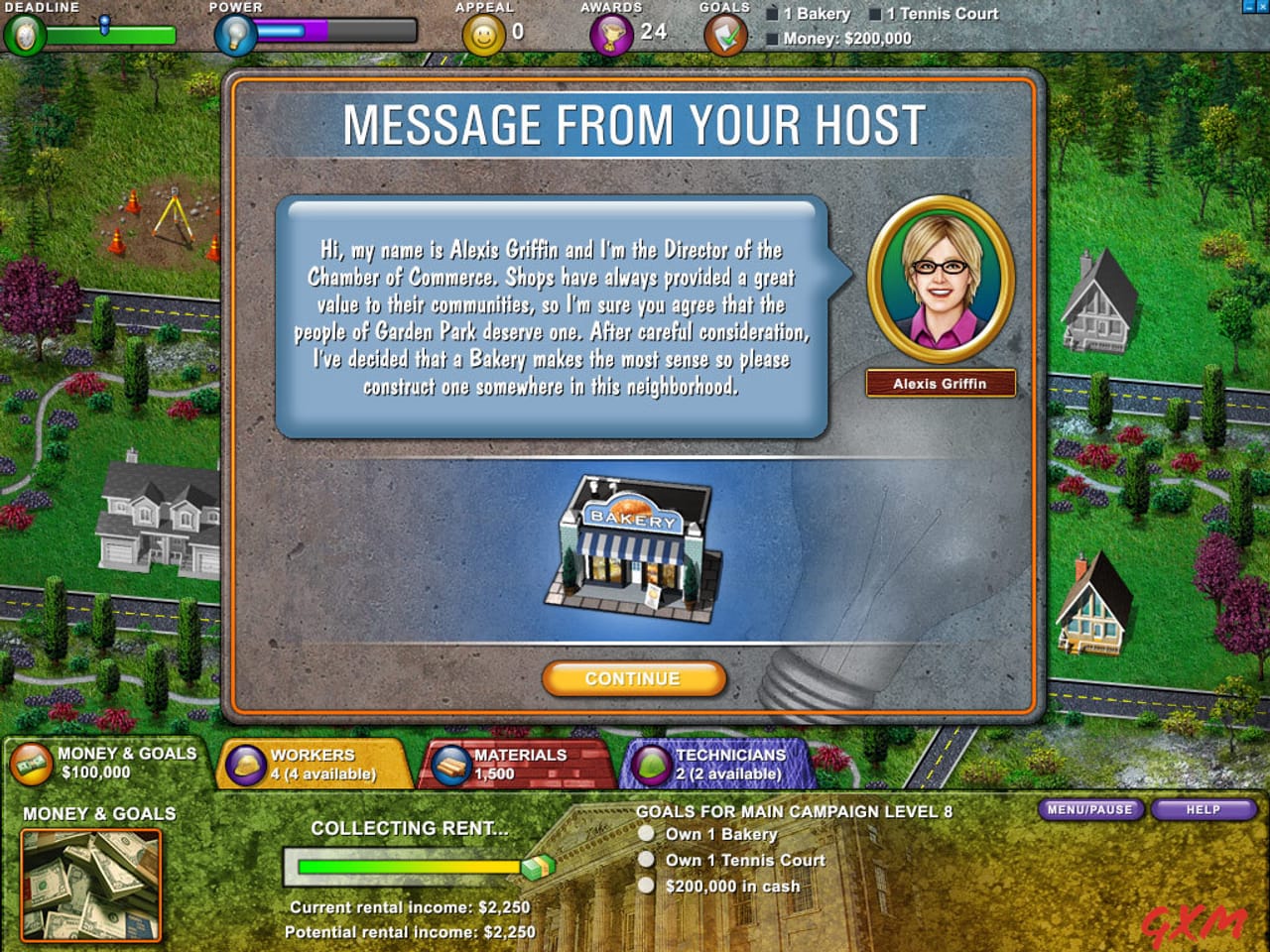Click the Bakery building image
This screenshot has width=1270, height=952.
(633, 550)
